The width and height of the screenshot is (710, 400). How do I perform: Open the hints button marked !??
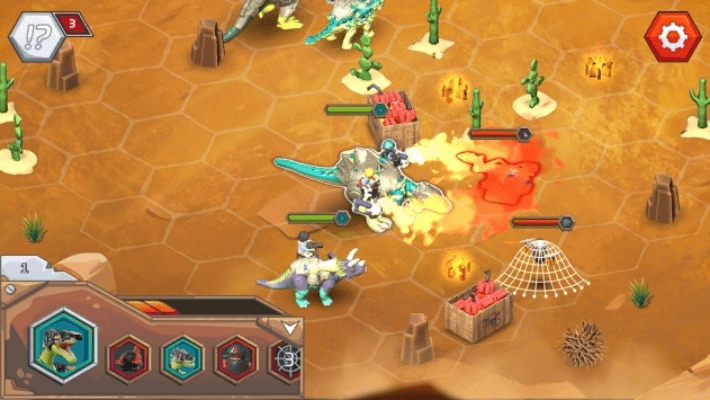click(37, 37)
